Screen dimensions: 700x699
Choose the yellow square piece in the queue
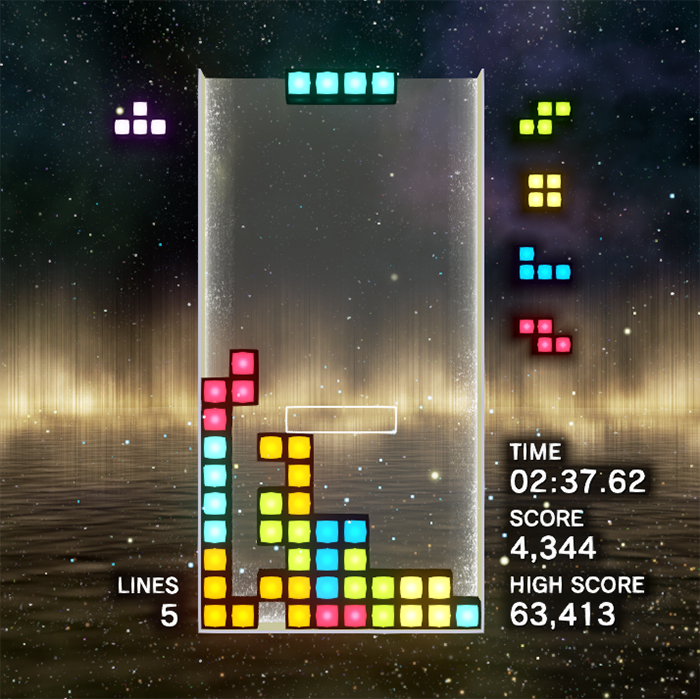tap(544, 190)
